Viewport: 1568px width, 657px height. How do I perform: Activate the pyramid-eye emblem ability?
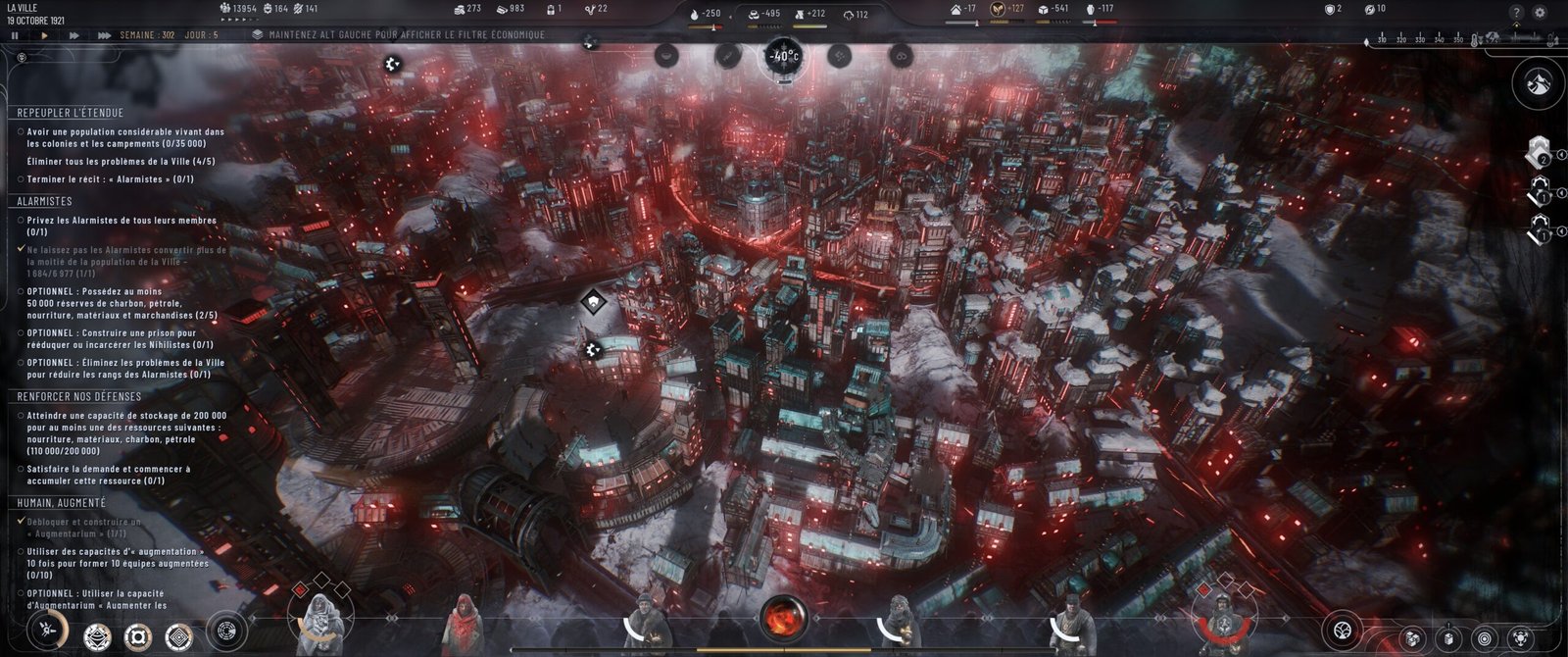tap(97, 638)
